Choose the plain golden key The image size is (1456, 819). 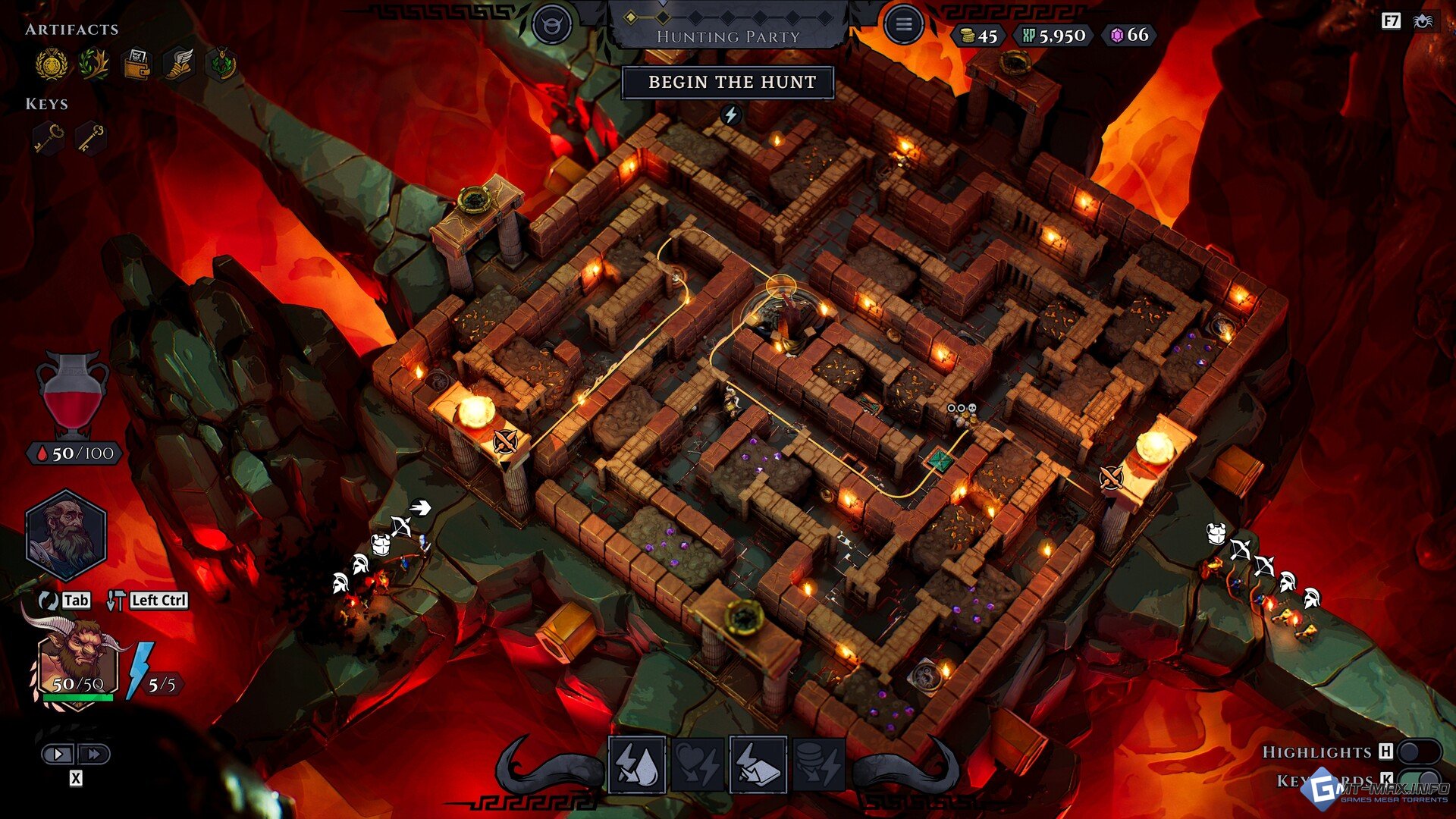point(91,139)
